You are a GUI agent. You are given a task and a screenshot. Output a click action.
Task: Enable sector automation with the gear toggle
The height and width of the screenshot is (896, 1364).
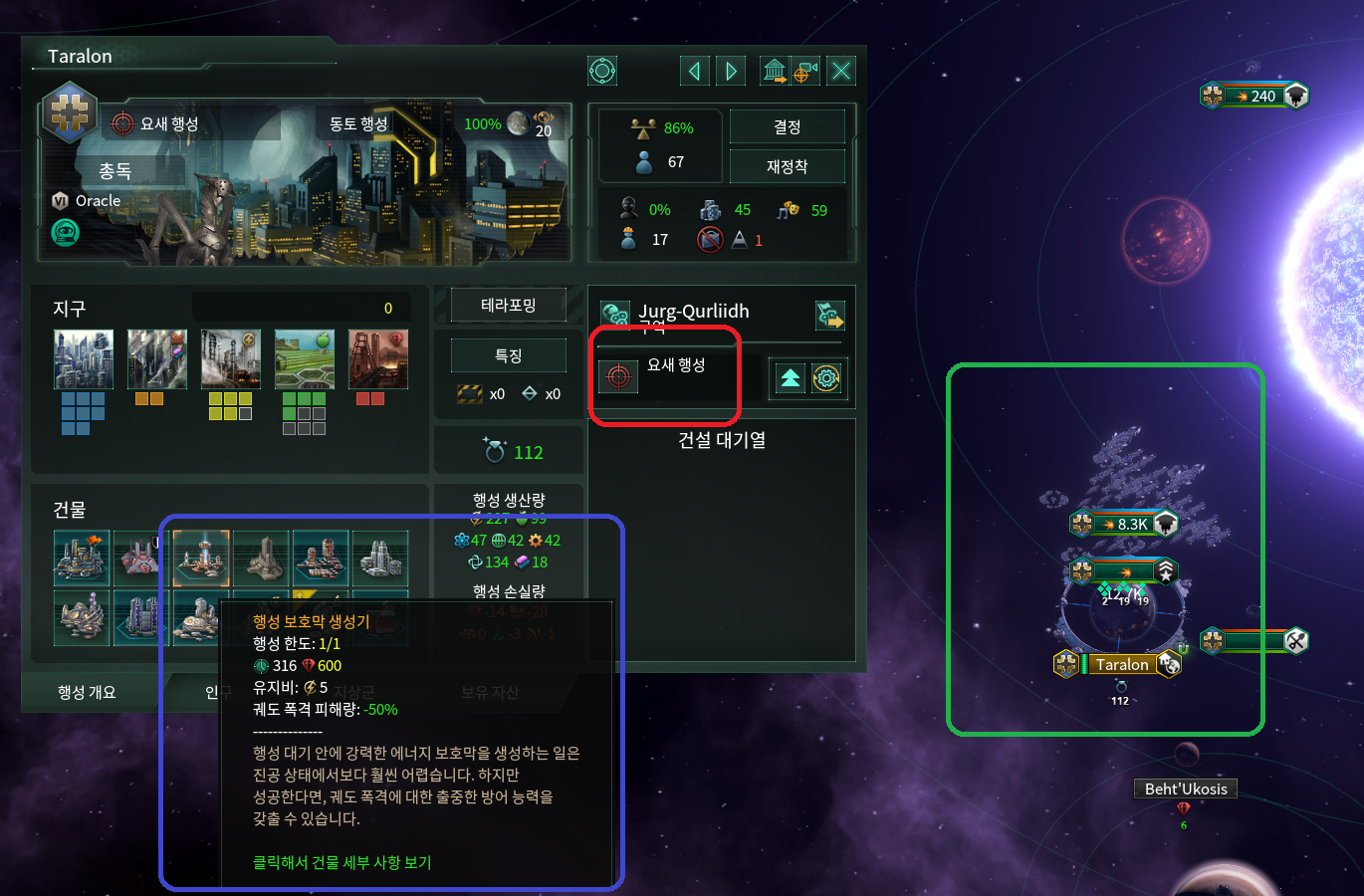828,378
